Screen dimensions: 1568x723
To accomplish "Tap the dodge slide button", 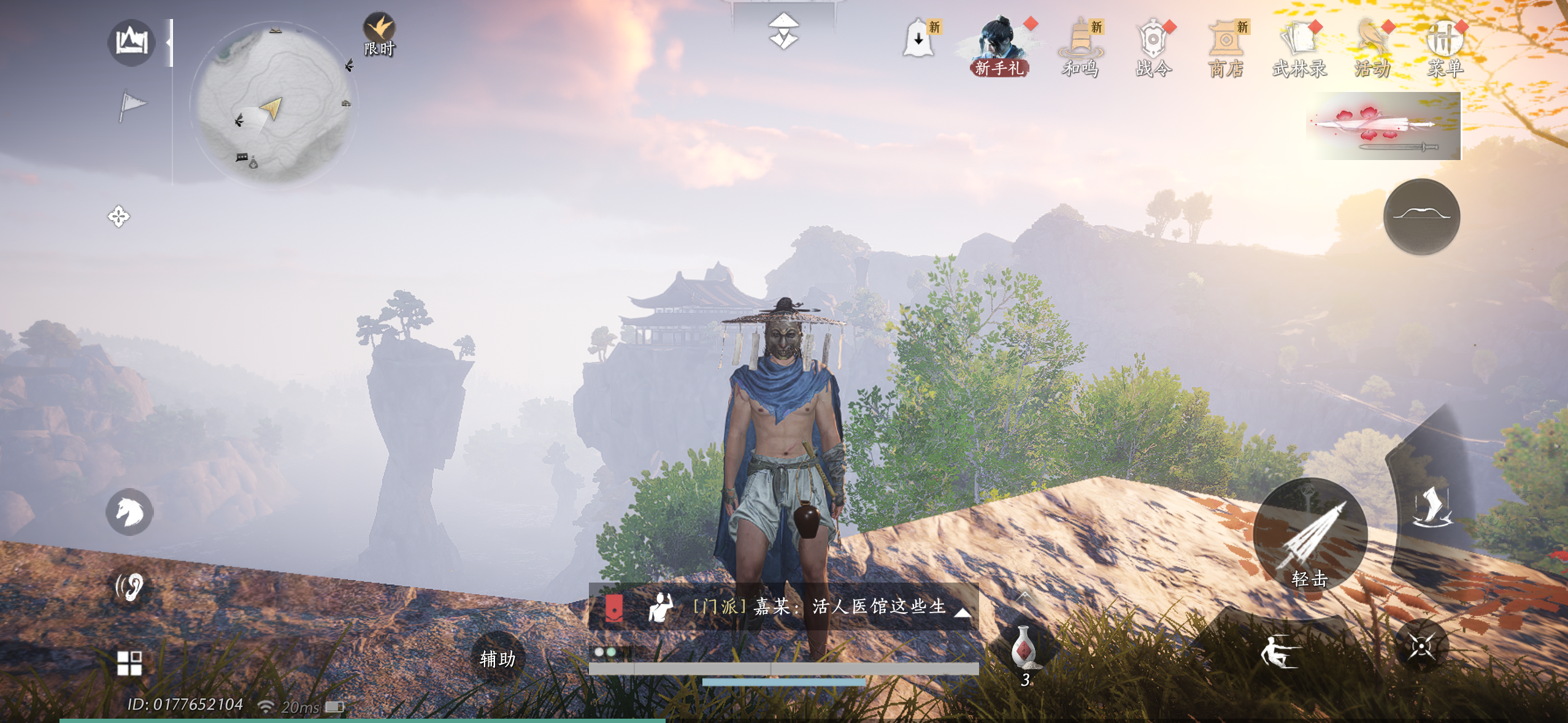I will coord(1280,650).
